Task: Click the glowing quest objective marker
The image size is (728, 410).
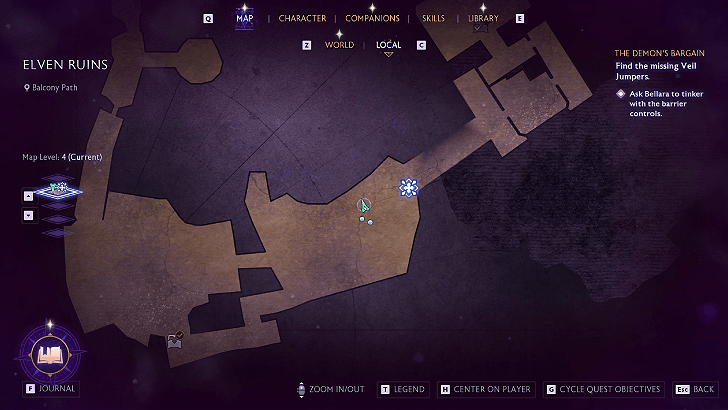Action: (x=408, y=187)
